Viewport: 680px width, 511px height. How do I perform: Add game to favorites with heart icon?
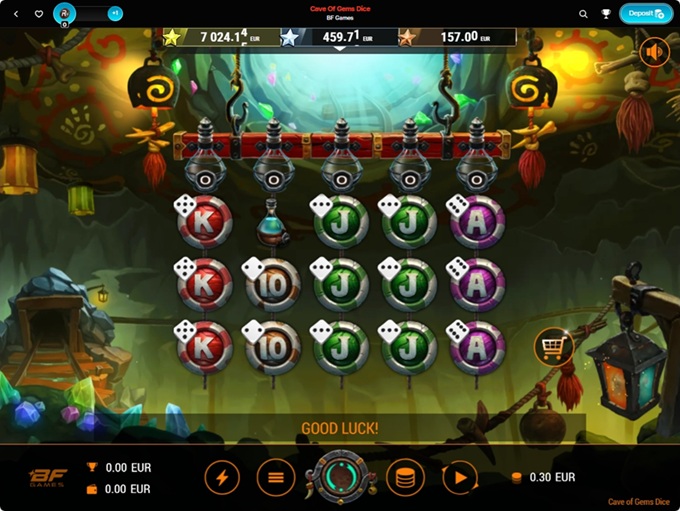coord(39,14)
